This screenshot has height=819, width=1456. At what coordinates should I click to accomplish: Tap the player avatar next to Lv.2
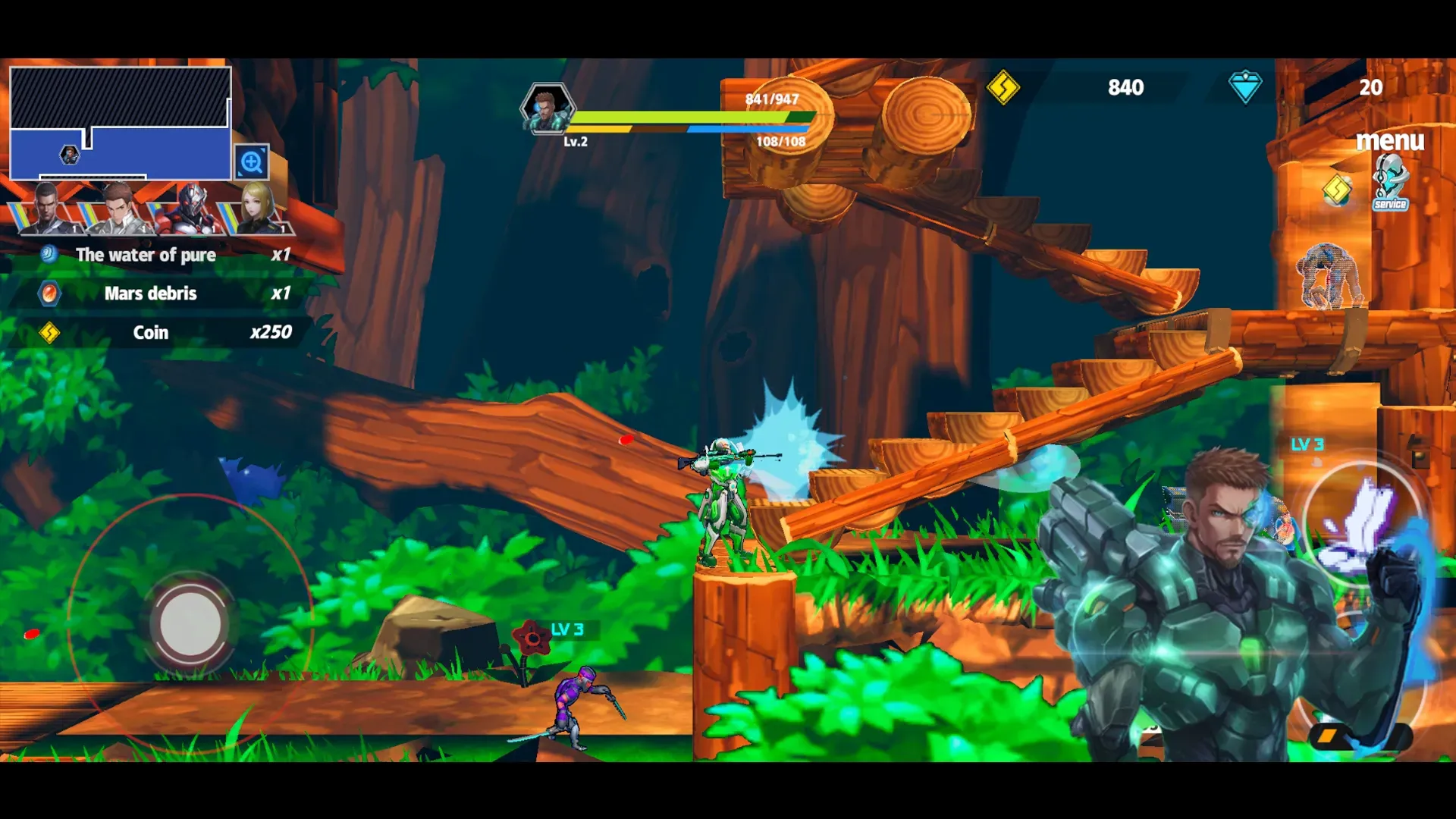pyautogui.click(x=546, y=108)
